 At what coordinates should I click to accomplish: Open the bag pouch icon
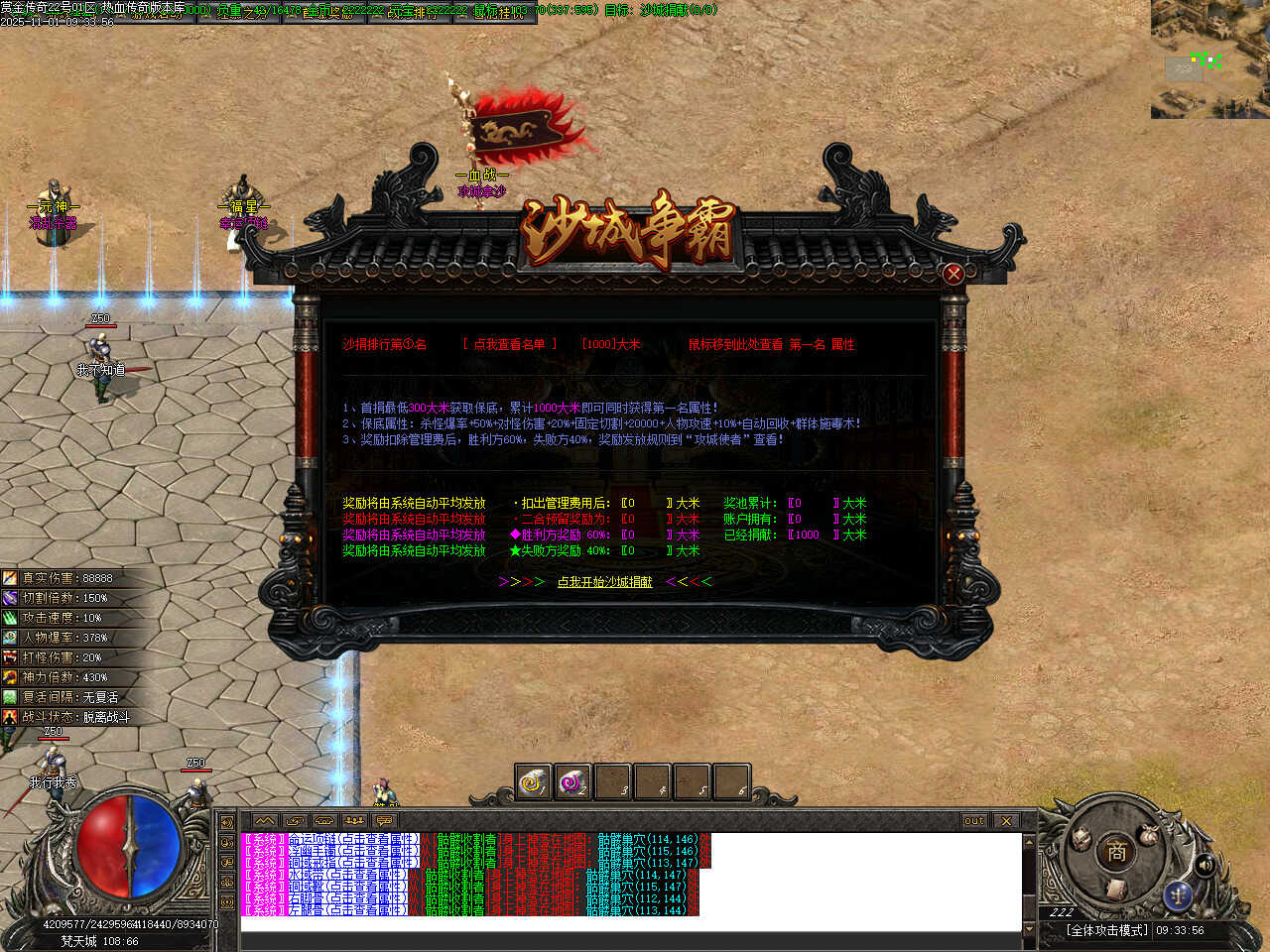click(1149, 834)
